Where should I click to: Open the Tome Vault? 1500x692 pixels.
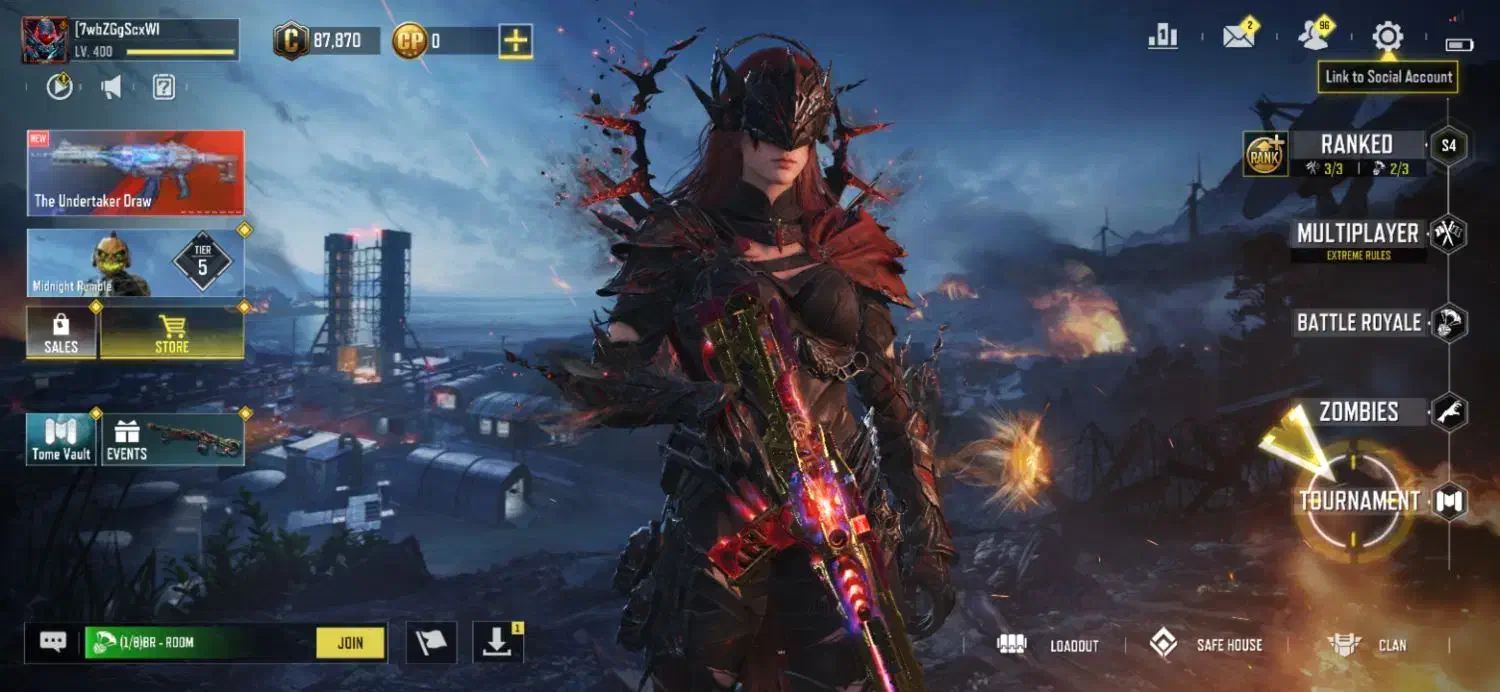click(61, 440)
